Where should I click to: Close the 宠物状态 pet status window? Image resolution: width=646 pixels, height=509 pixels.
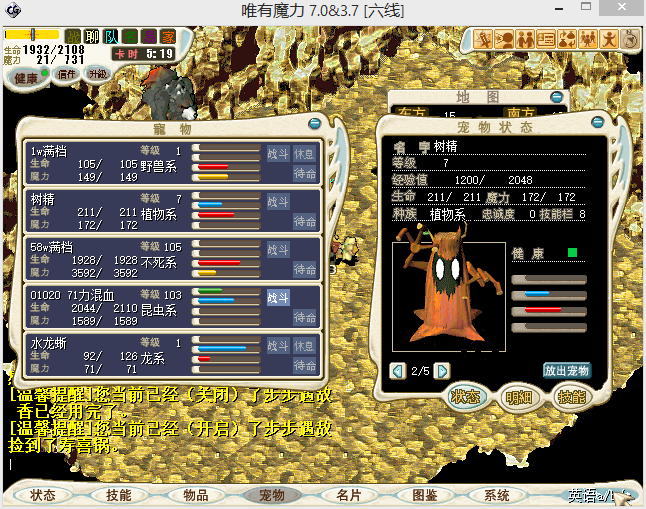tap(597, 126)
